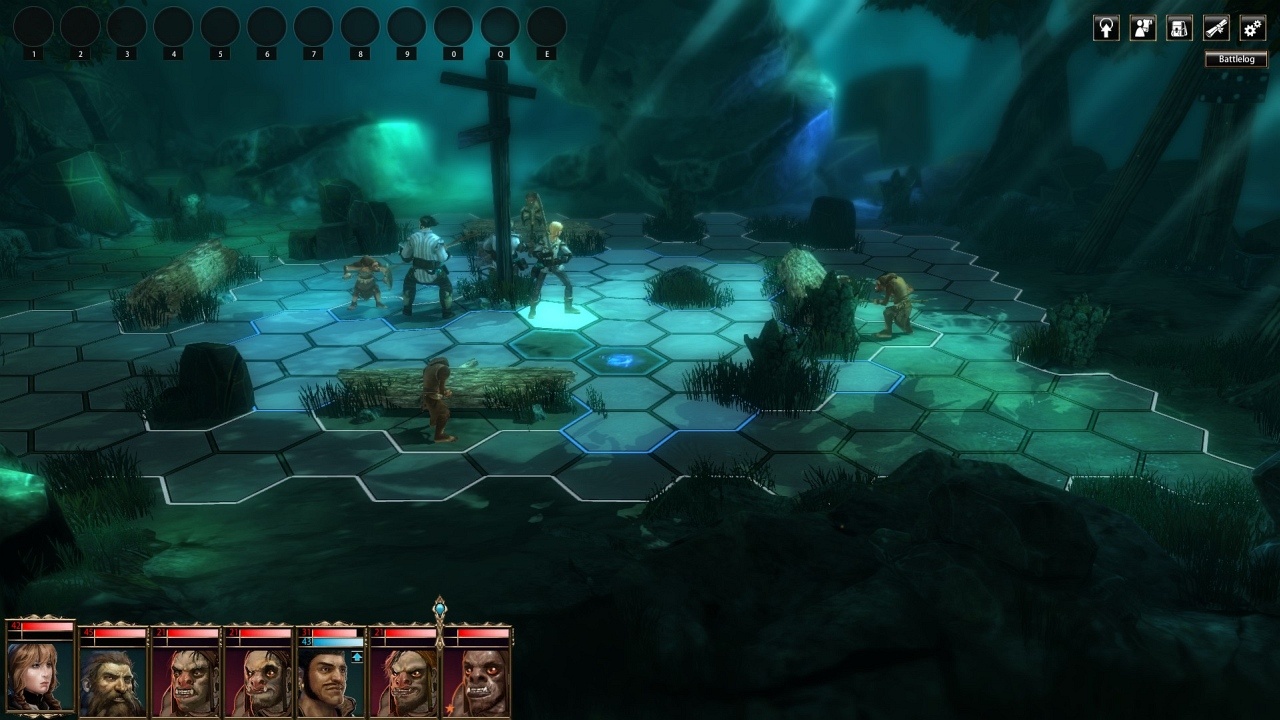Select the dark-haired mustached man portrait
Viewport: 1280px width, 720px height.
332,680
